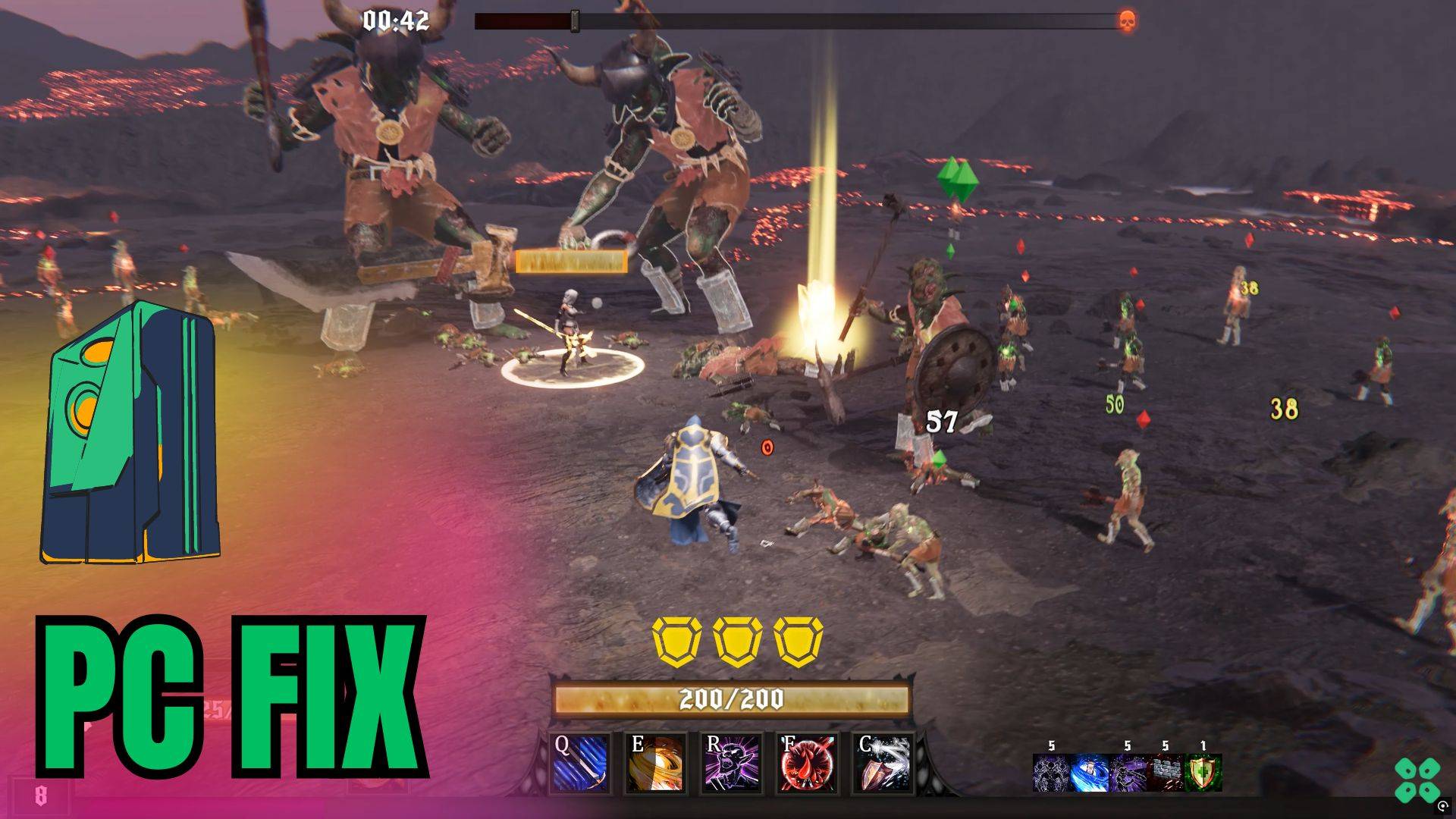The width and height of the screenshot is (1456, 819).
Task: Activate the Q blue sword slash ability
Action: (x=581, y=763)
